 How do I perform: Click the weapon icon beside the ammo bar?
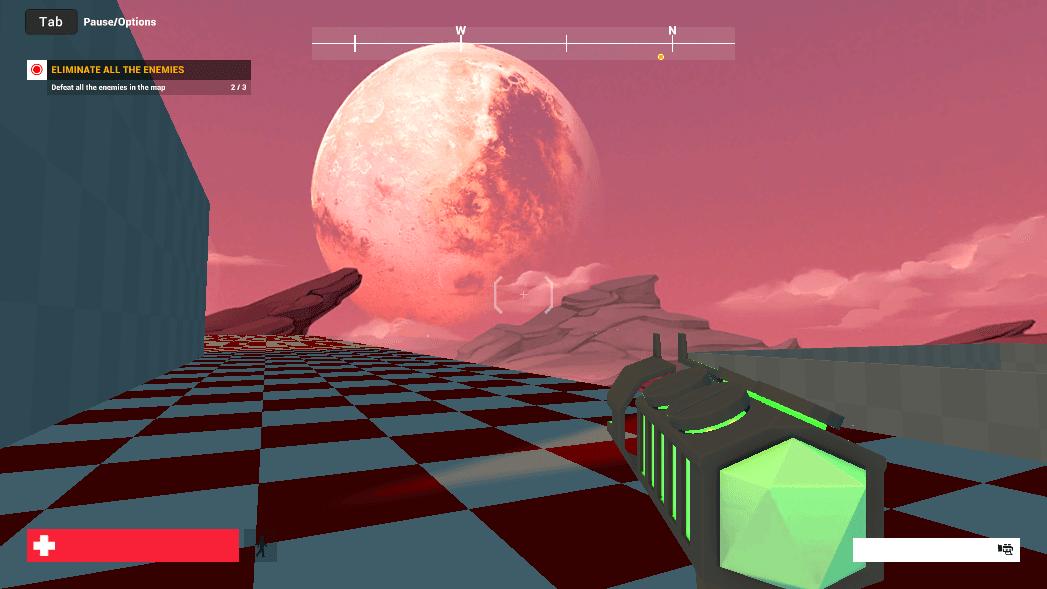(x=1006, y=549)
